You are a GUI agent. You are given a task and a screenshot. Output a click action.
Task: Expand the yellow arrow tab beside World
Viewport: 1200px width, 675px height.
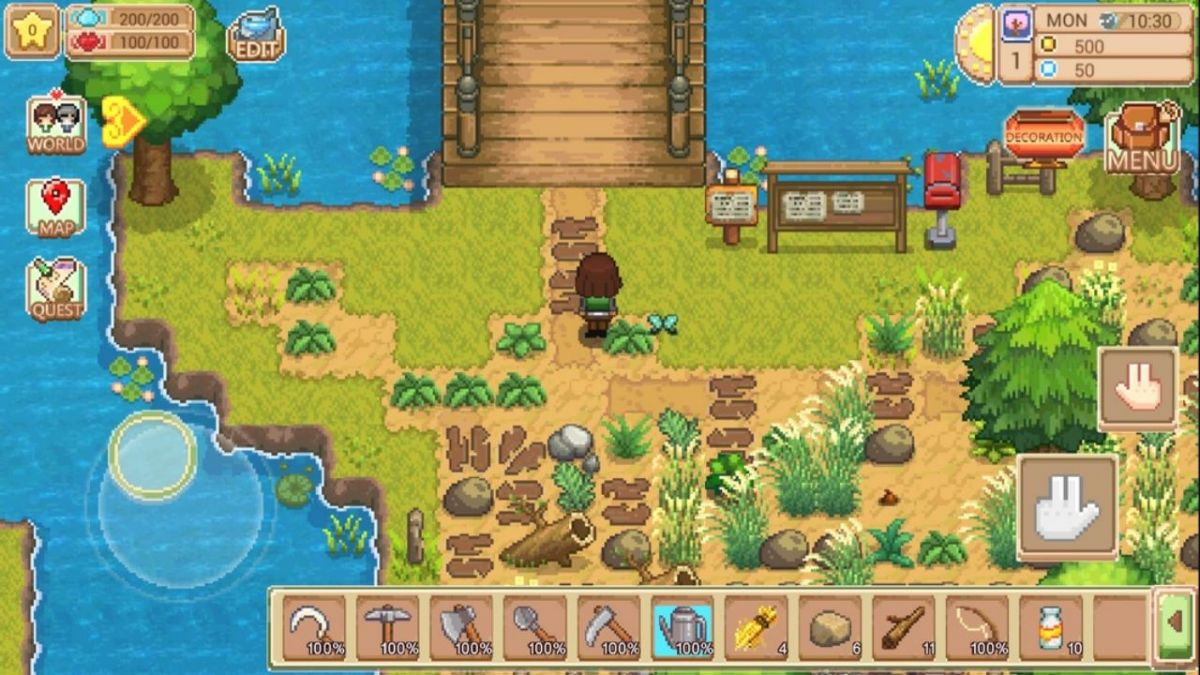tap(124, 122)
